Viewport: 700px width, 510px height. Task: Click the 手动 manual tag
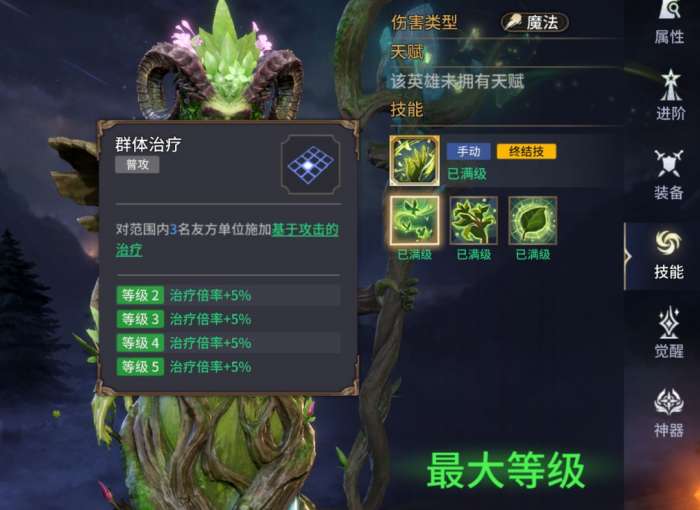pyautogui.click(x=468, y=152)
